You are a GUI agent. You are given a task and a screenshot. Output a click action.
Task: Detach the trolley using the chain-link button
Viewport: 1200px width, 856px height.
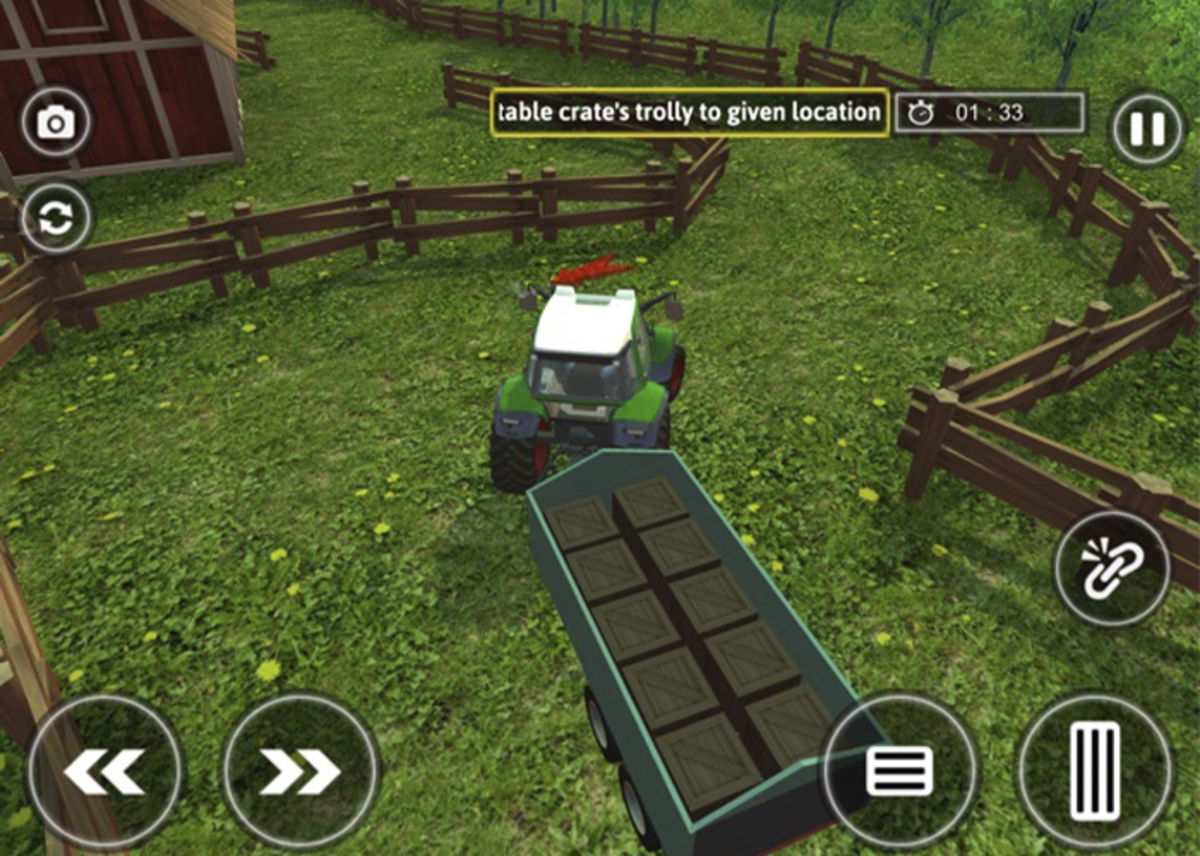(1111, 569)
